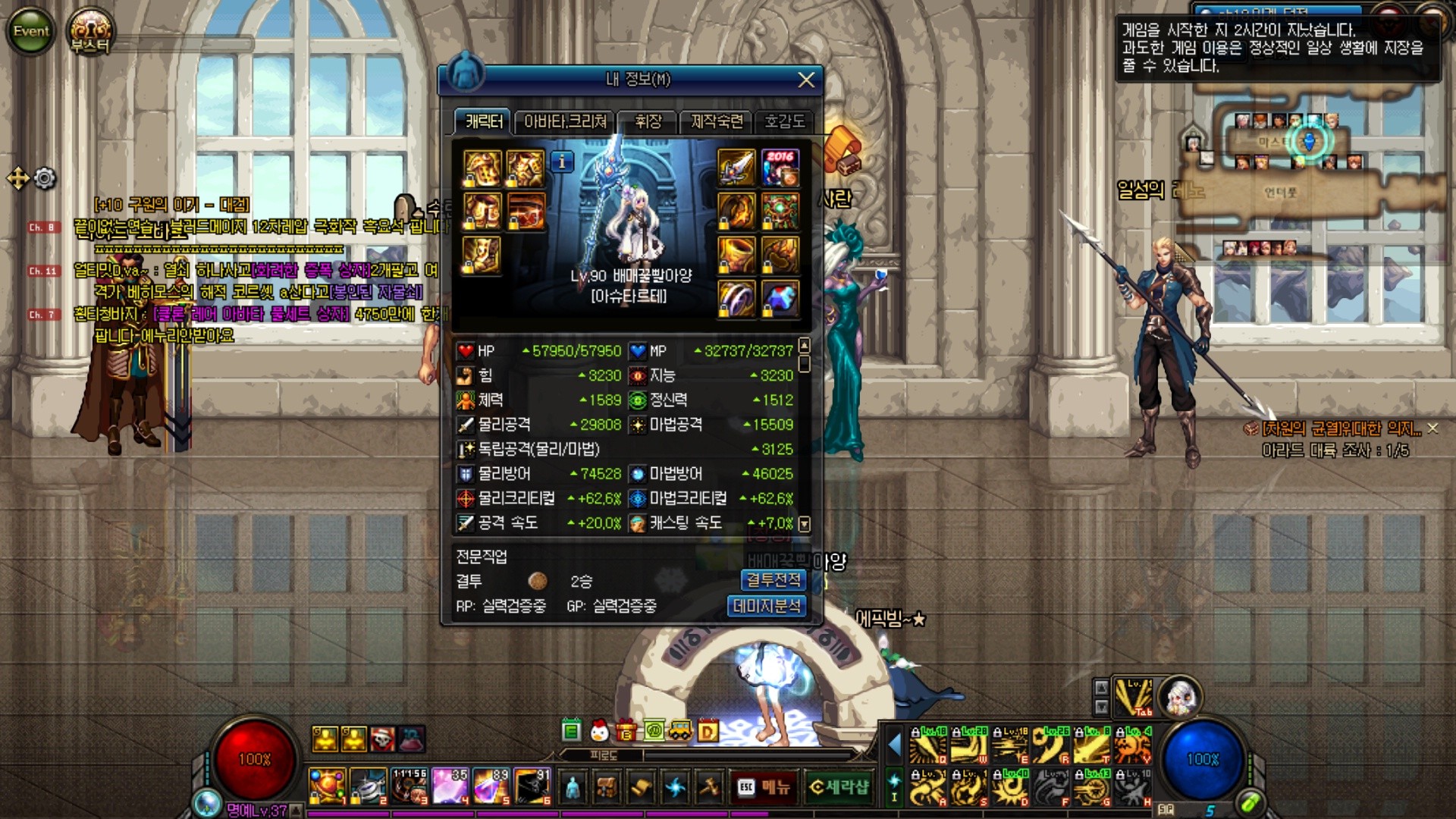
Task: Open the 휘장 tab
Action: pos(648,121)
